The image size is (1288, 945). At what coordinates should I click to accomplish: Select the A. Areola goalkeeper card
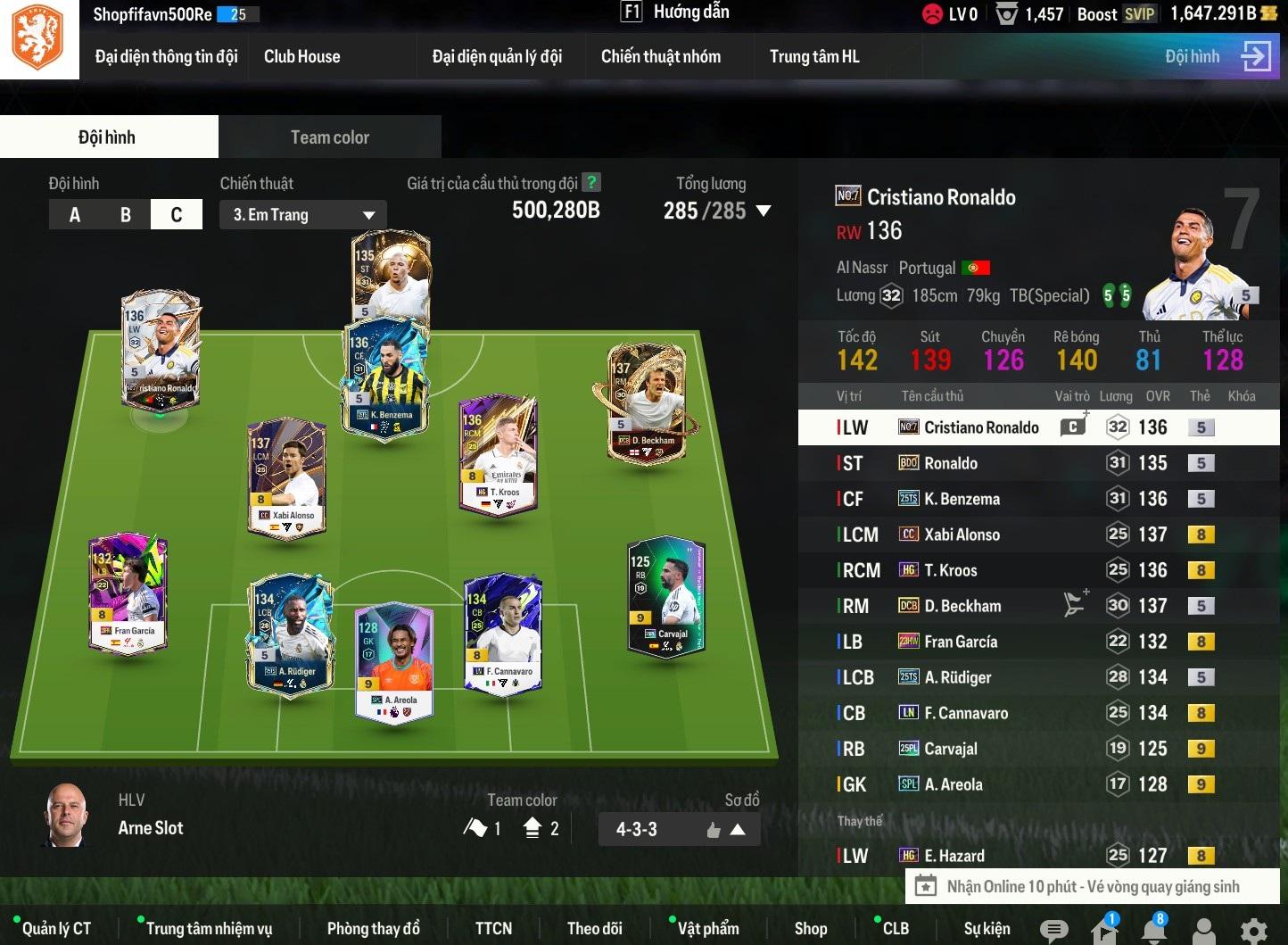pyautogui.click(x=394, y=660)
